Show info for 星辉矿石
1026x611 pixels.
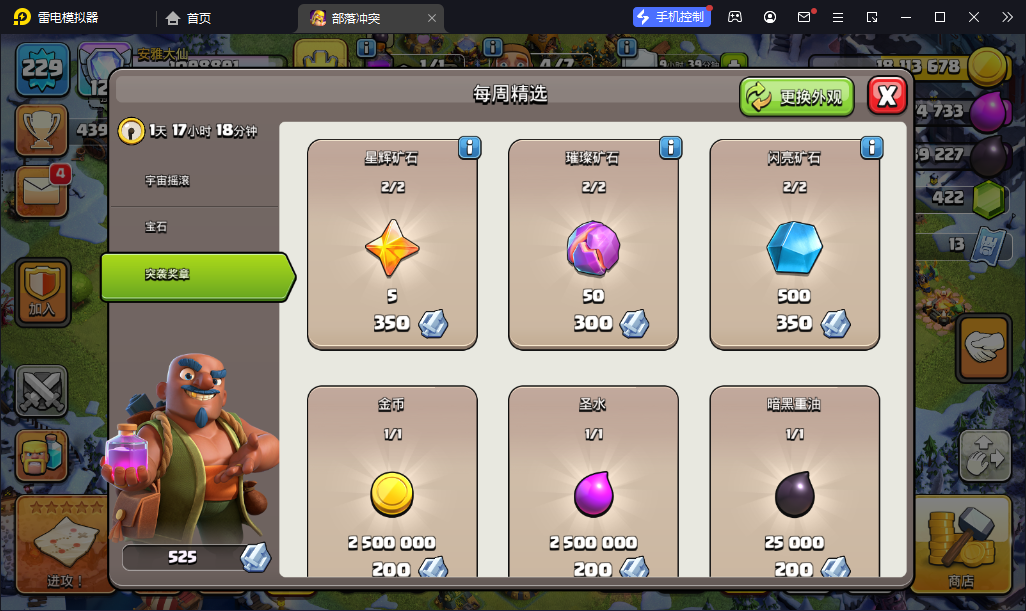(469, 148)
